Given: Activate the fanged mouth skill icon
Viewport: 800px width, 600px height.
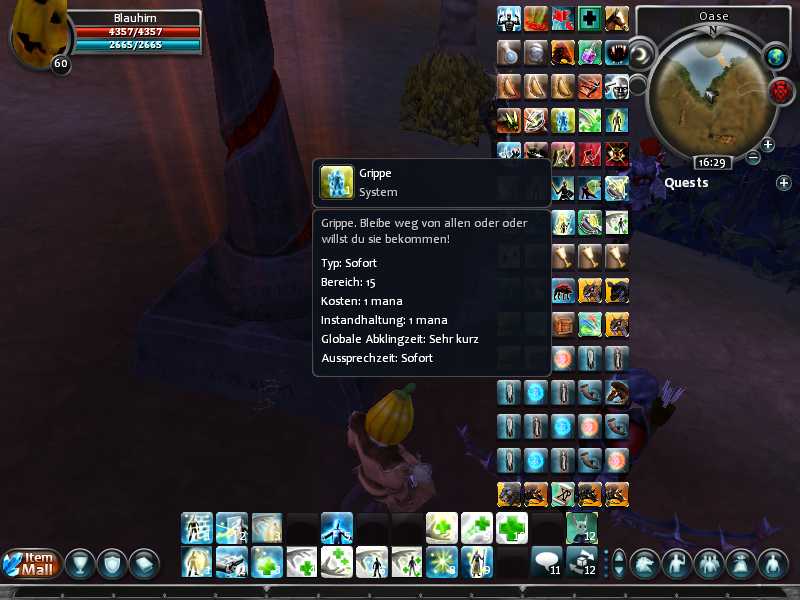Looking at the screenshot, I should 616,52.
